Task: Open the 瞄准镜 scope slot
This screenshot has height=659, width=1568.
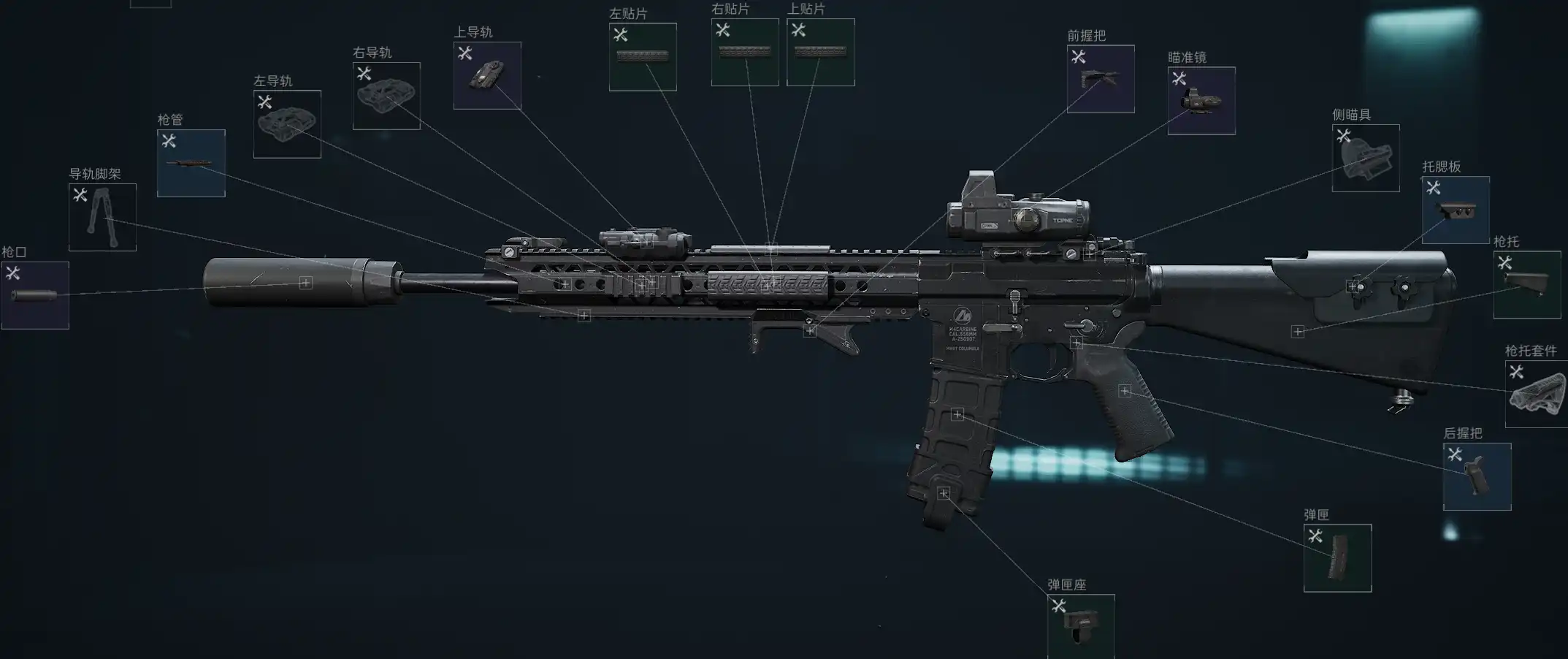Action: (1201, 101)
